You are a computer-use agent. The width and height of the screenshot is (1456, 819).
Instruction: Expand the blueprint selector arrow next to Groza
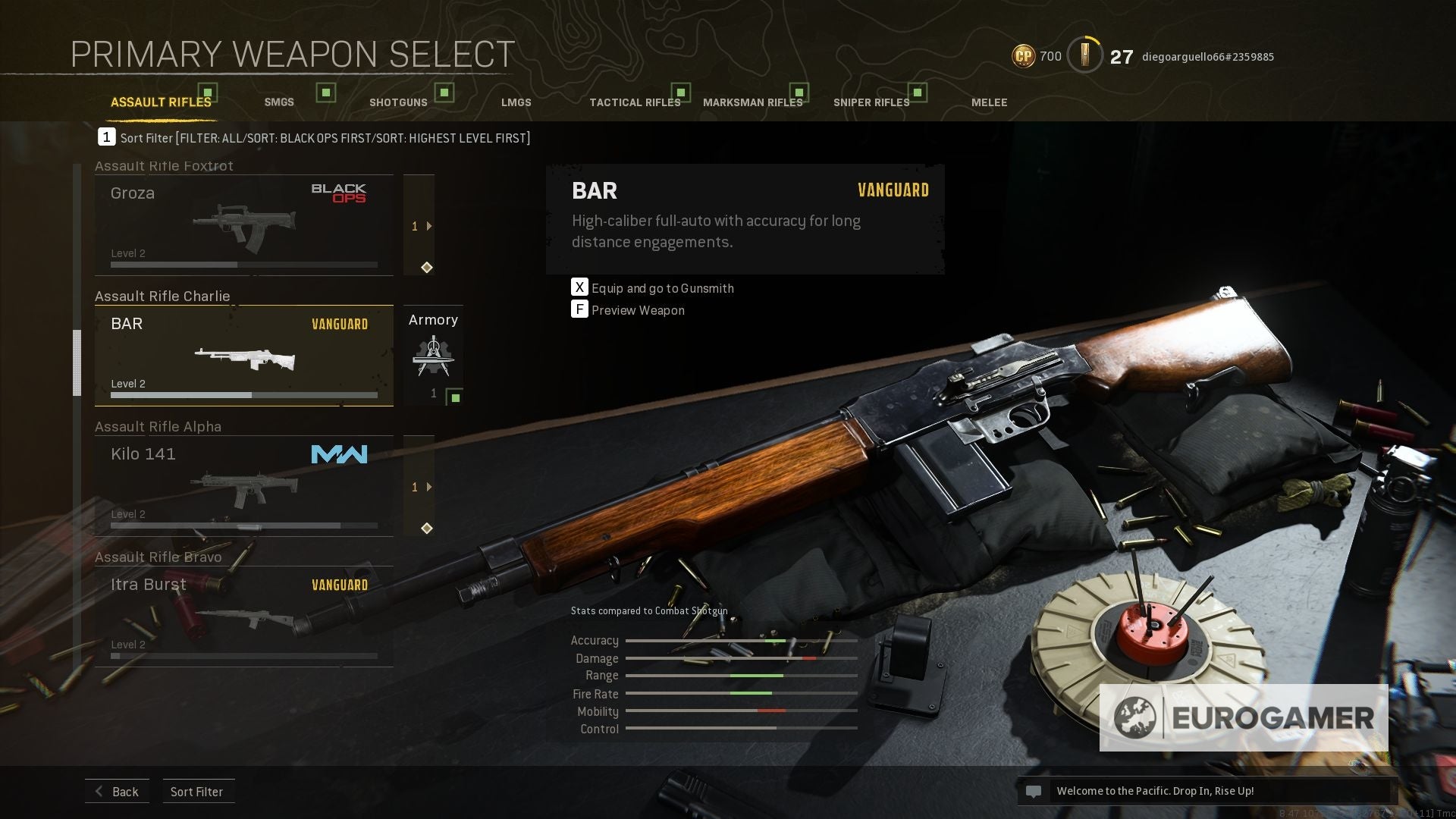[x=430, y=225]
